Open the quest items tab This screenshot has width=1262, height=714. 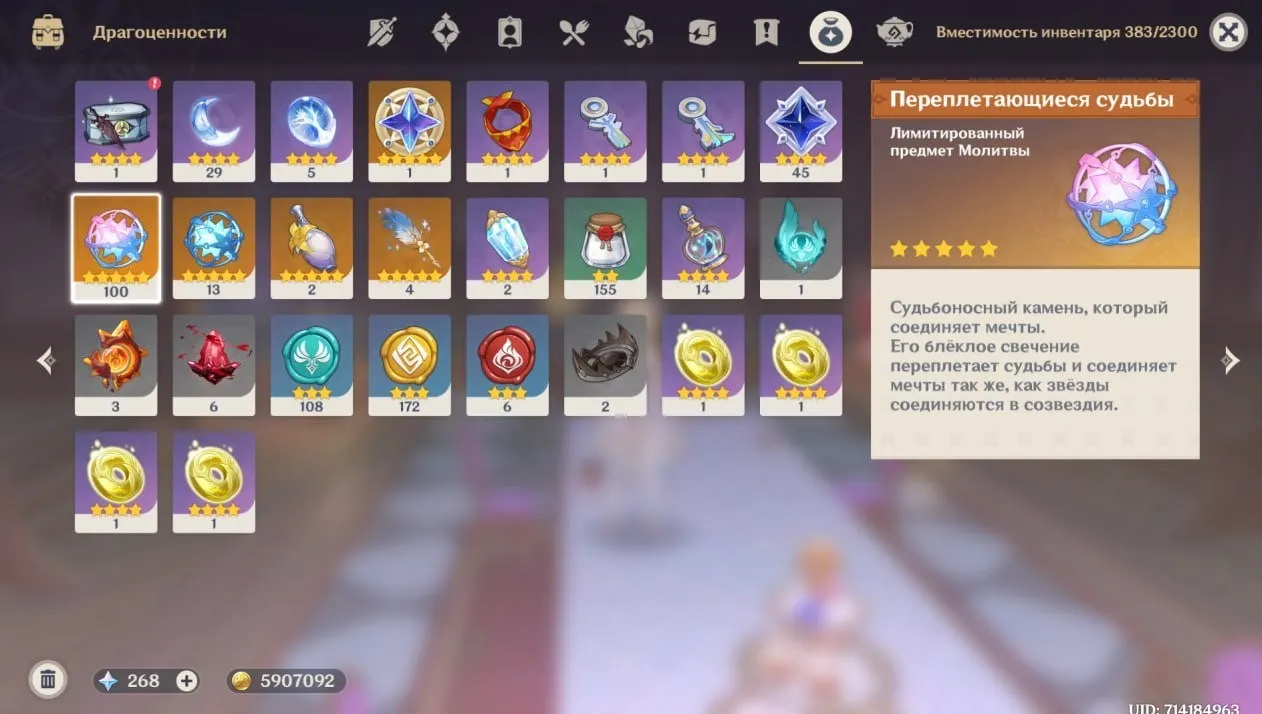pos(766,32)
